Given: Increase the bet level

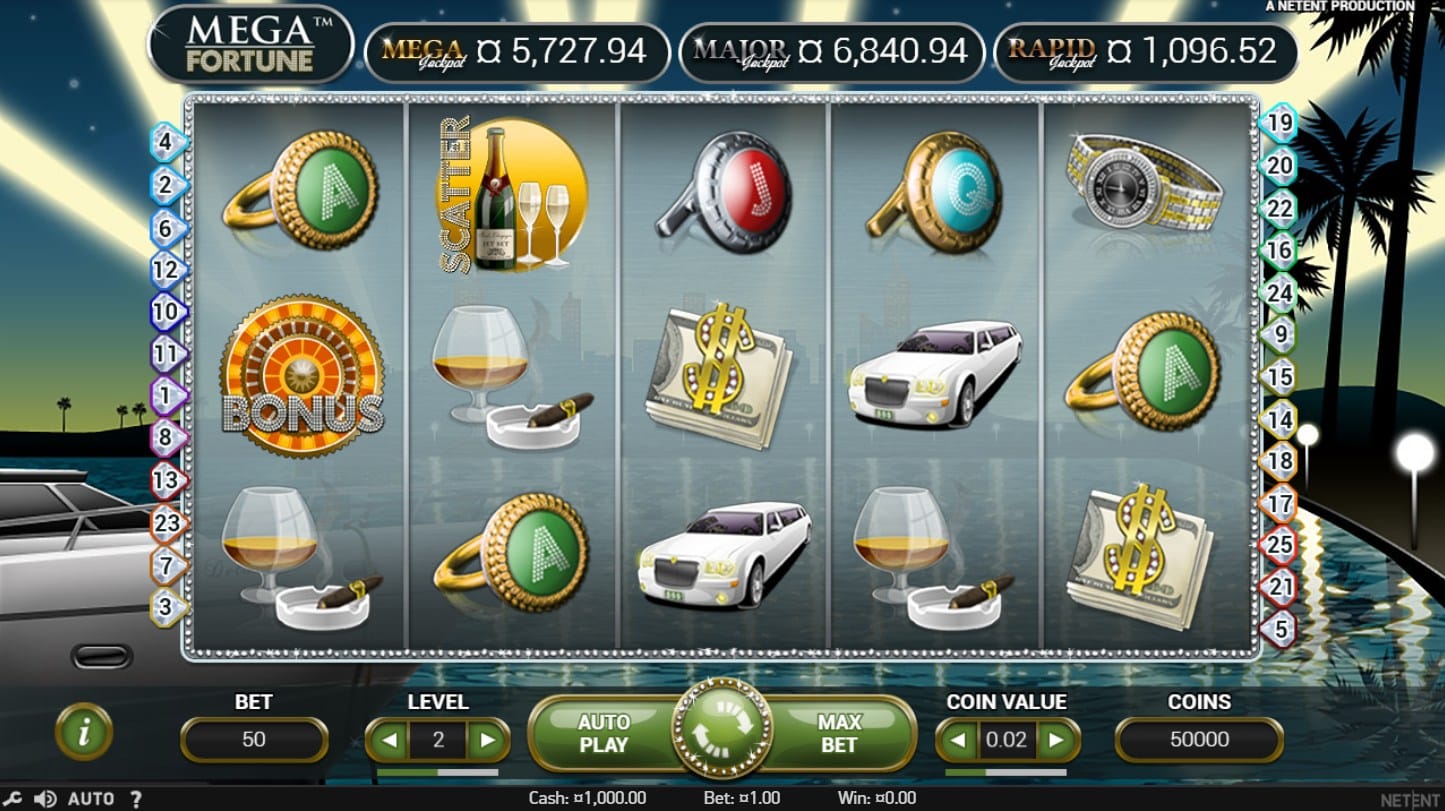Looking at the screenshot, I should 487,741.
